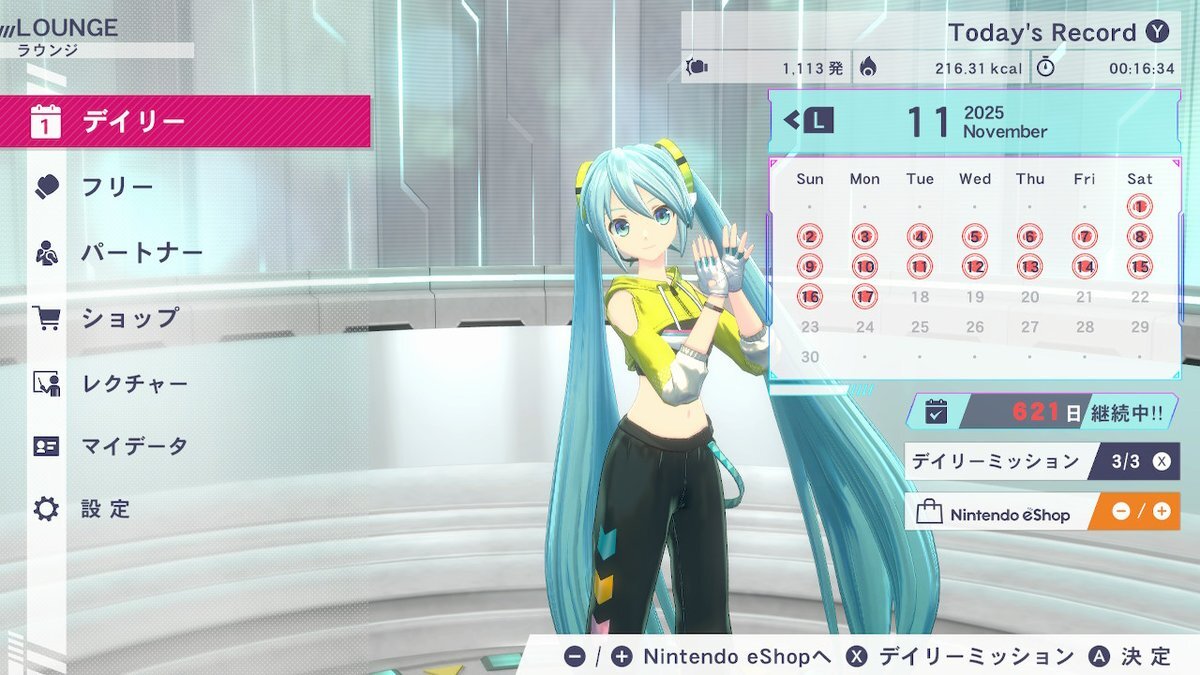
Task: Go to the previous calendar month
Action: [x=808, y=121]
